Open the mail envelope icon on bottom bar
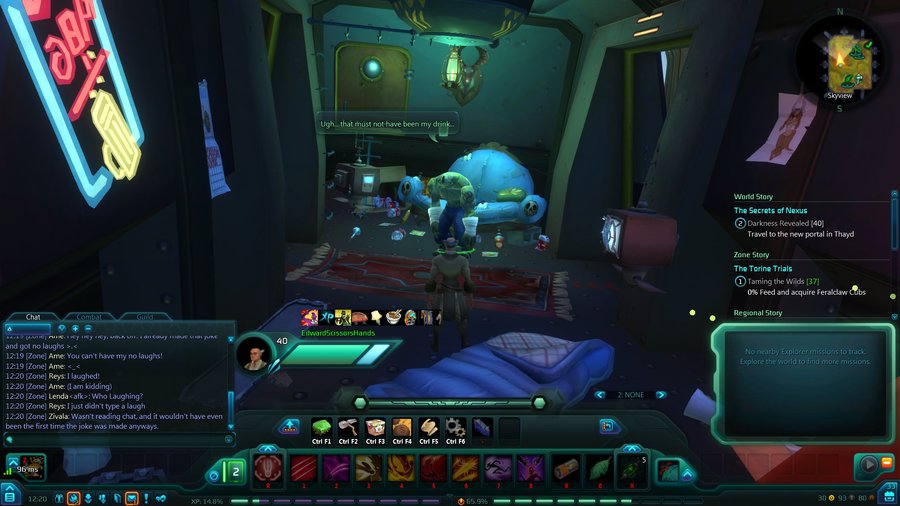Screen dimensions: 900x506 tap(131, 498)
